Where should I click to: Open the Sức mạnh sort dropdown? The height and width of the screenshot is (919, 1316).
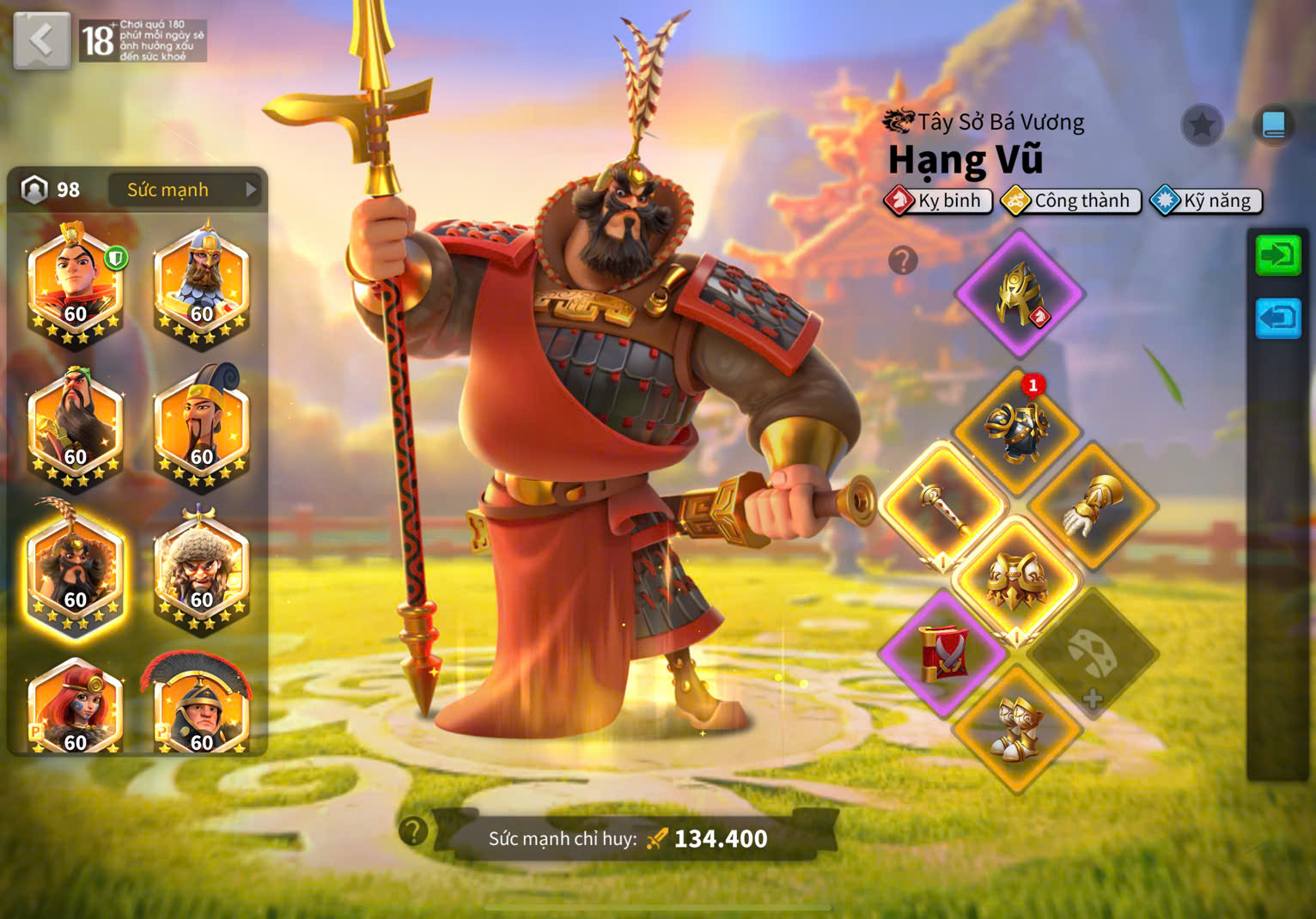coord(184,190)
